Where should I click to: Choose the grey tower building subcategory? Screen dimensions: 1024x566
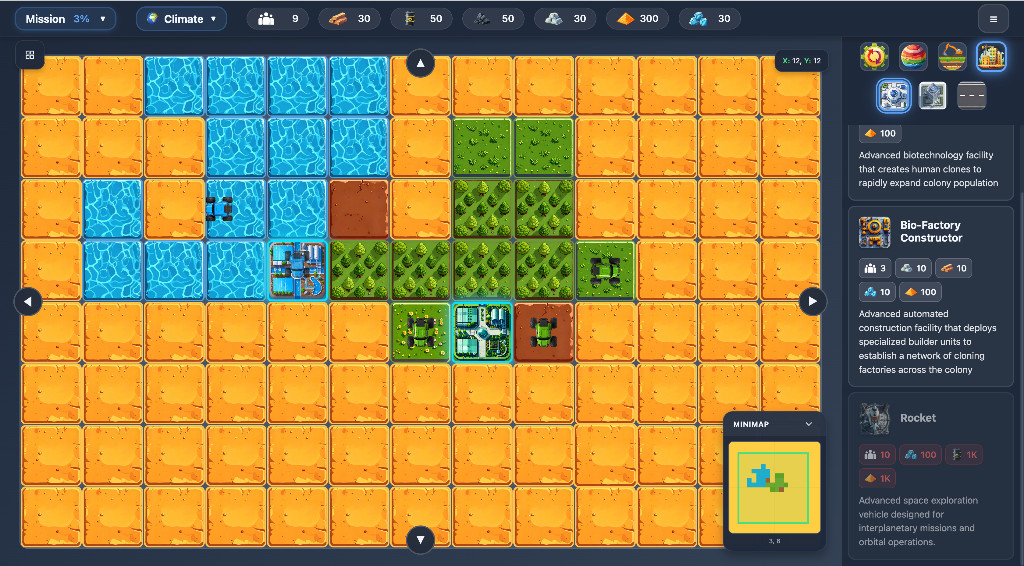(x=932, y=95)
